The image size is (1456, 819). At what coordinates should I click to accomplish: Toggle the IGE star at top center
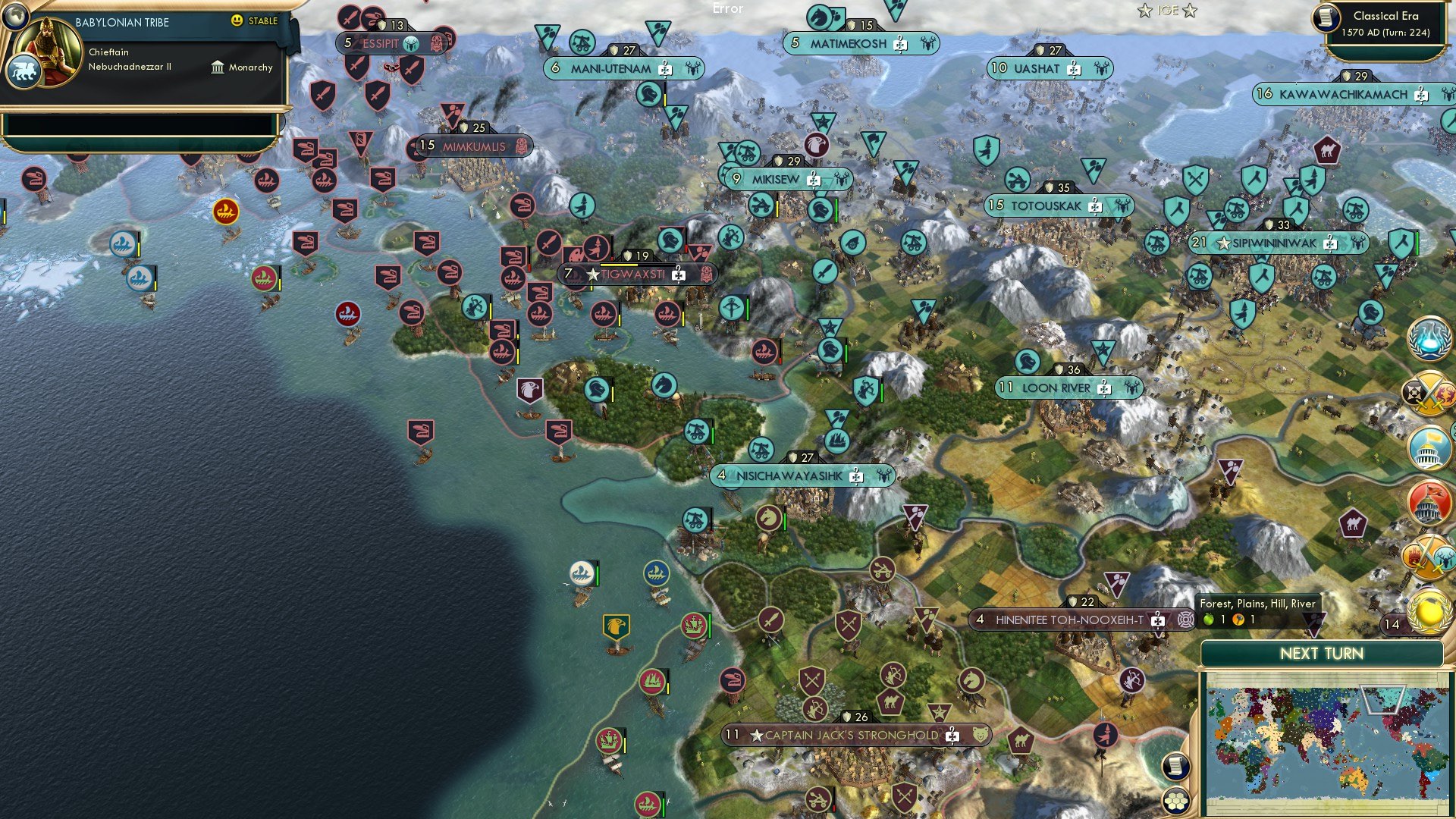click(1144, 11)
